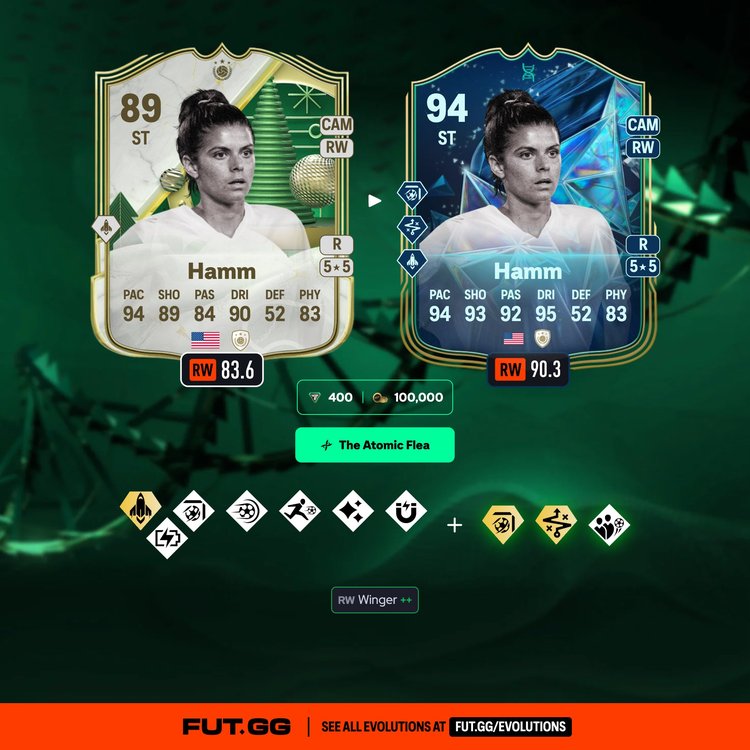Click the FUT.GG logo
Image resolution: width=750 pixels, height=750 pixels.
(x=238, y=726)
